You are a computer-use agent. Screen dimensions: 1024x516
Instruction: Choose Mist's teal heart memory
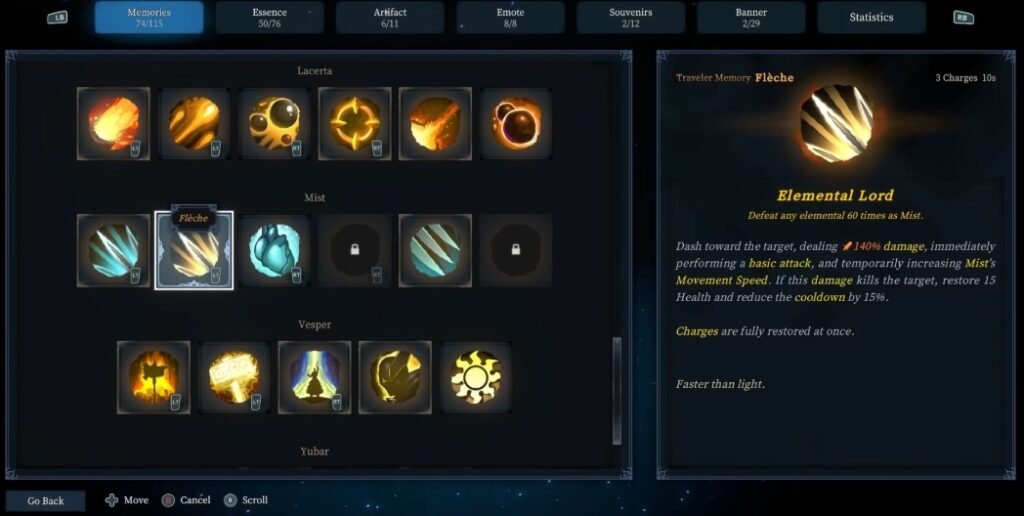(274, 251)
